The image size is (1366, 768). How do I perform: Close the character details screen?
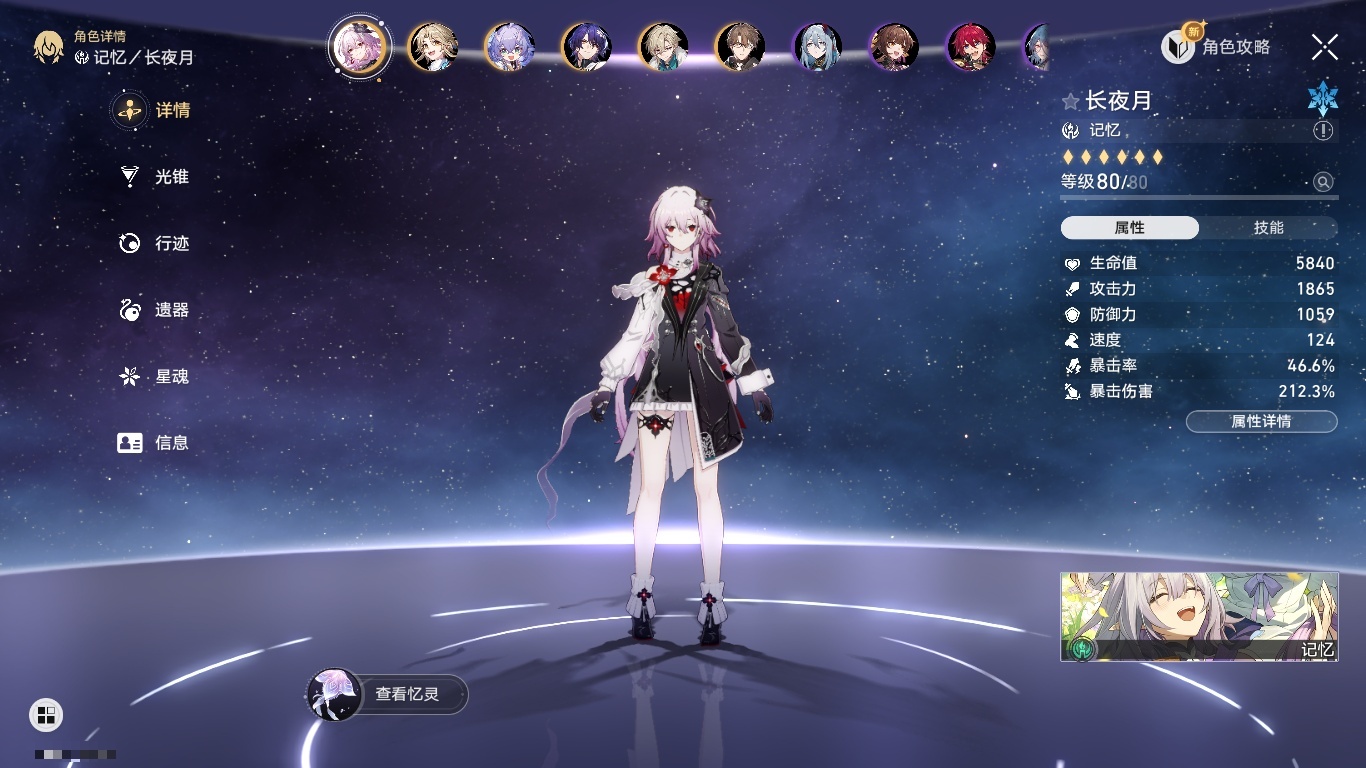(x=1325, y=46)
